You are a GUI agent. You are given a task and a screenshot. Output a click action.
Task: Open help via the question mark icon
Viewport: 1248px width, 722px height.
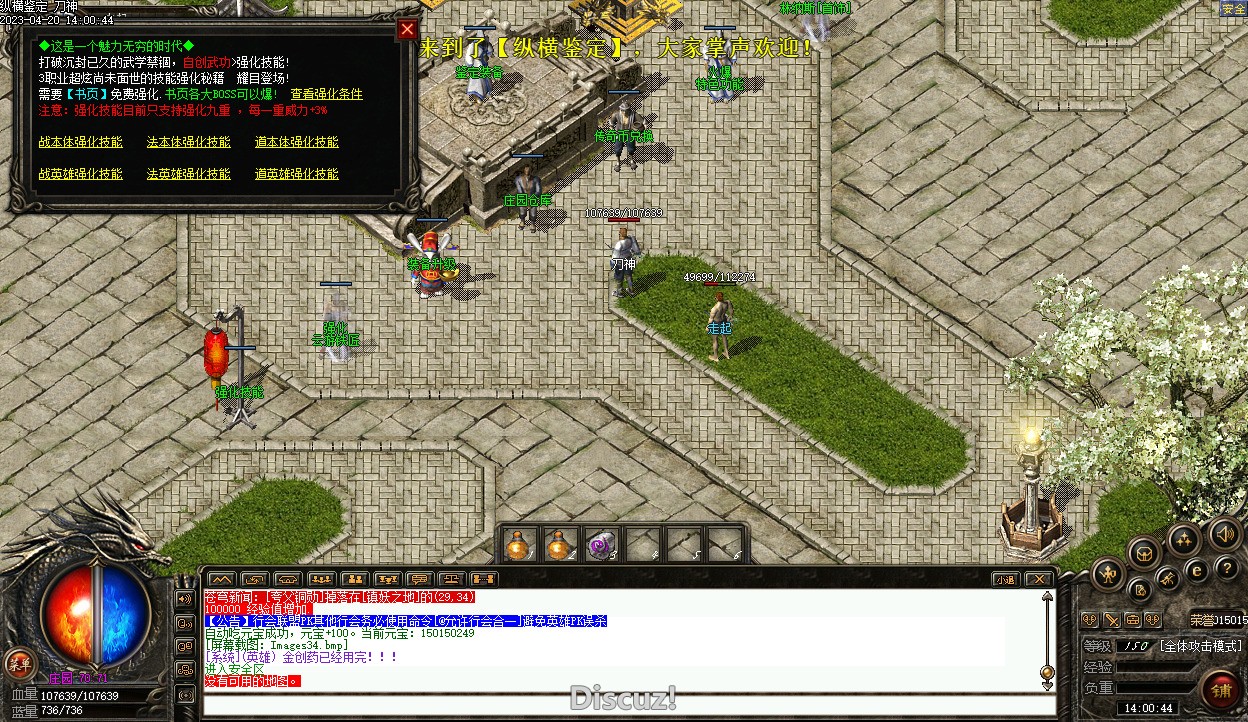point(1227,568)
